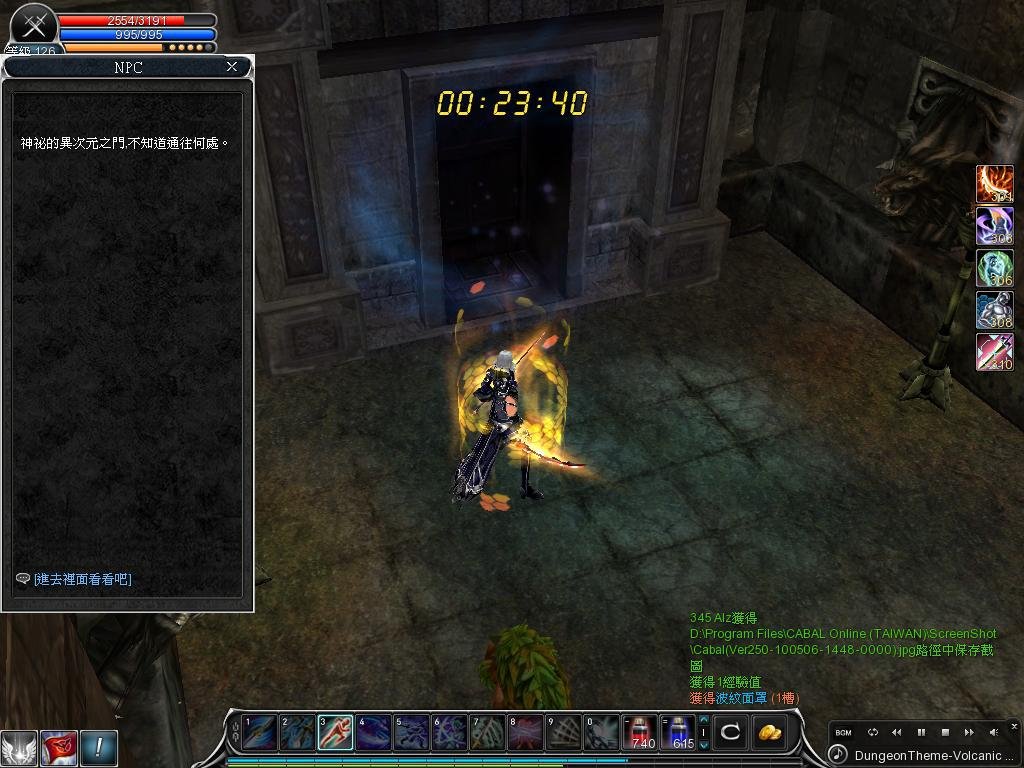
Task: Pause the background music
Action: point(921,733)
